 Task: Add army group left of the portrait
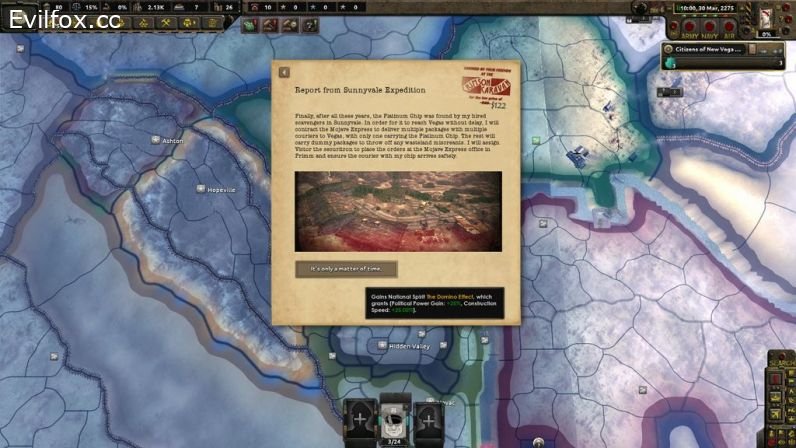pos(361,420)
